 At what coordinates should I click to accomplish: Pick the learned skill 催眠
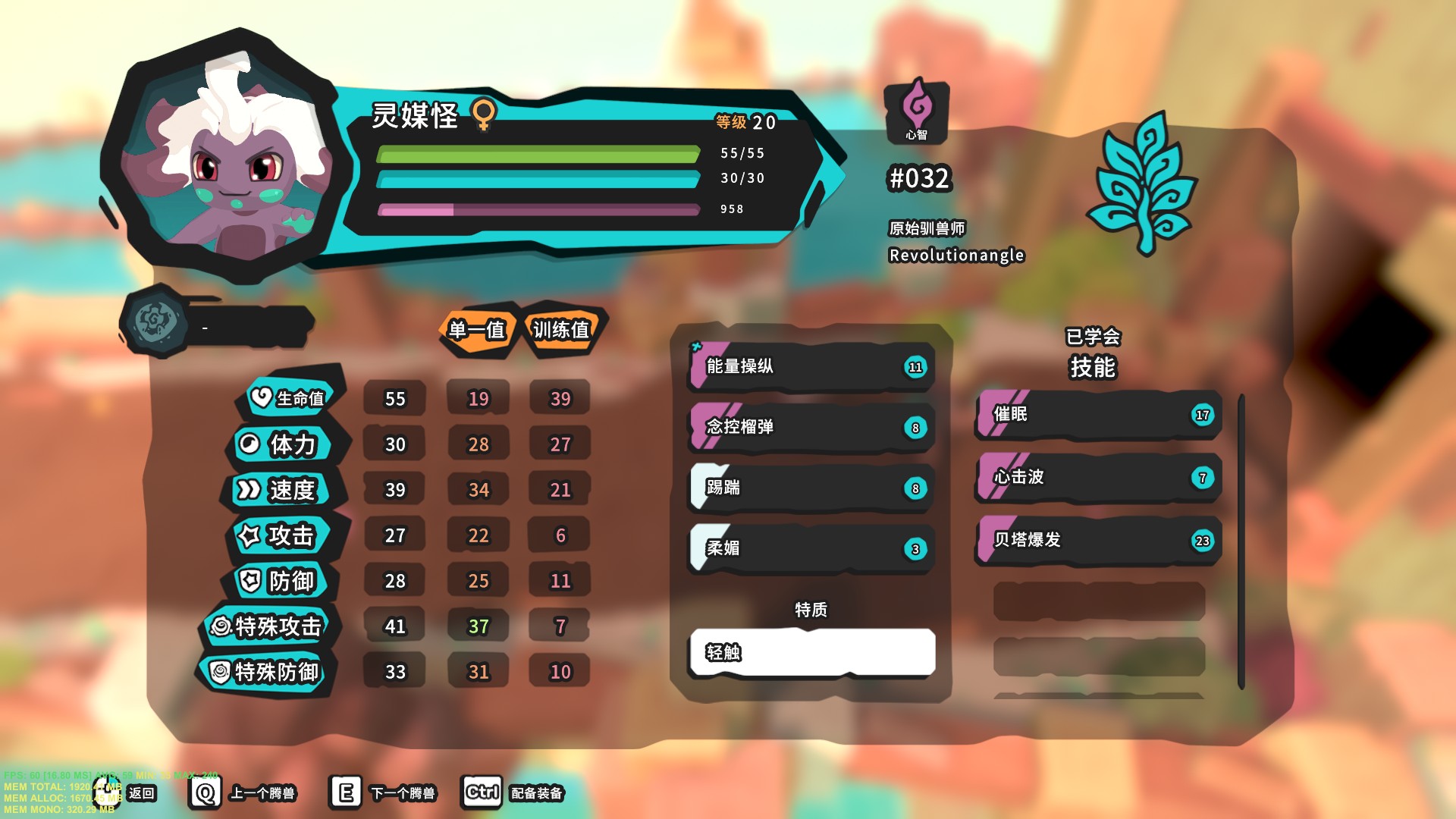(1097, 415)
